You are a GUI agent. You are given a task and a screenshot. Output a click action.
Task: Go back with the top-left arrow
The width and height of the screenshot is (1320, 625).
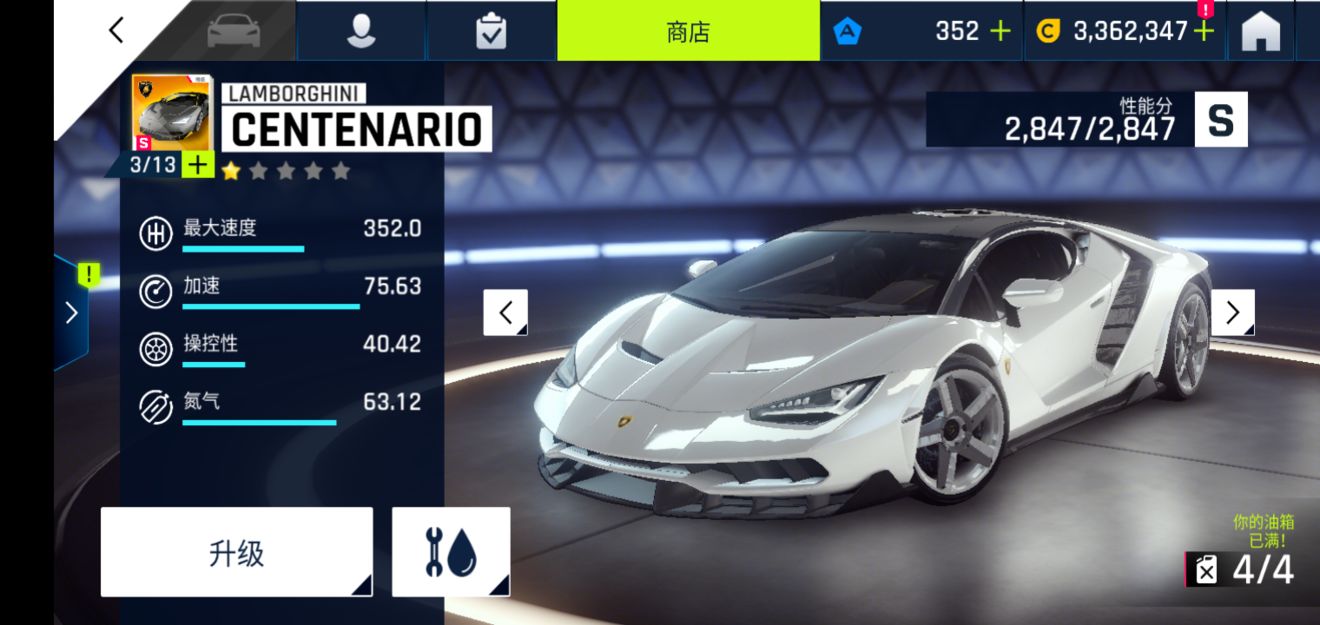(117, 31)
